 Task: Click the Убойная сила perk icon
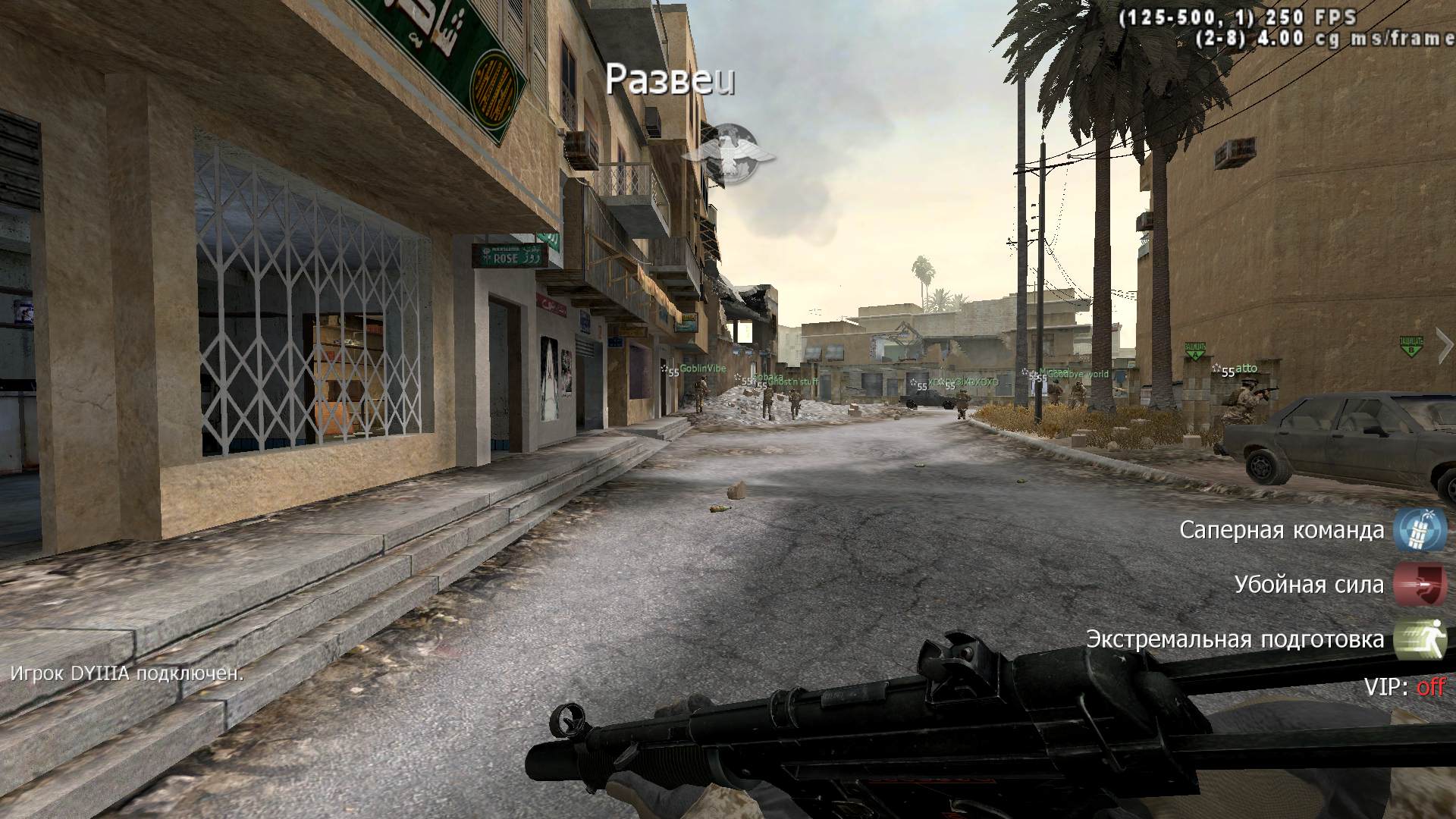[x=1420, y=585]
